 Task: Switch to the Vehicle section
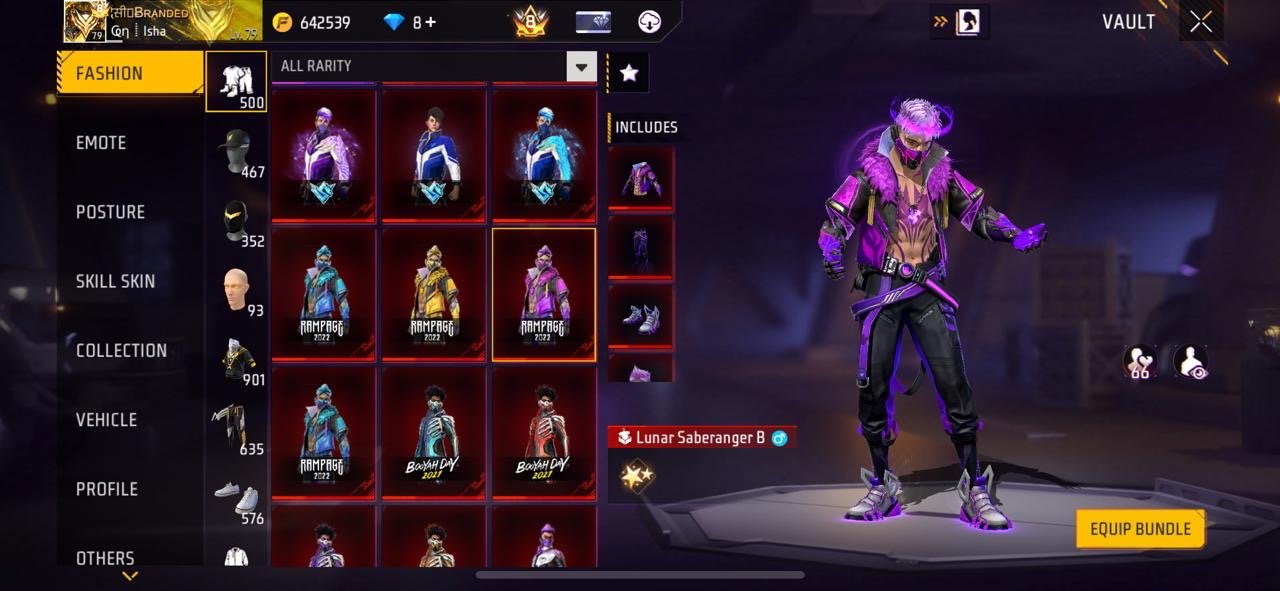[x=106, y=420]
